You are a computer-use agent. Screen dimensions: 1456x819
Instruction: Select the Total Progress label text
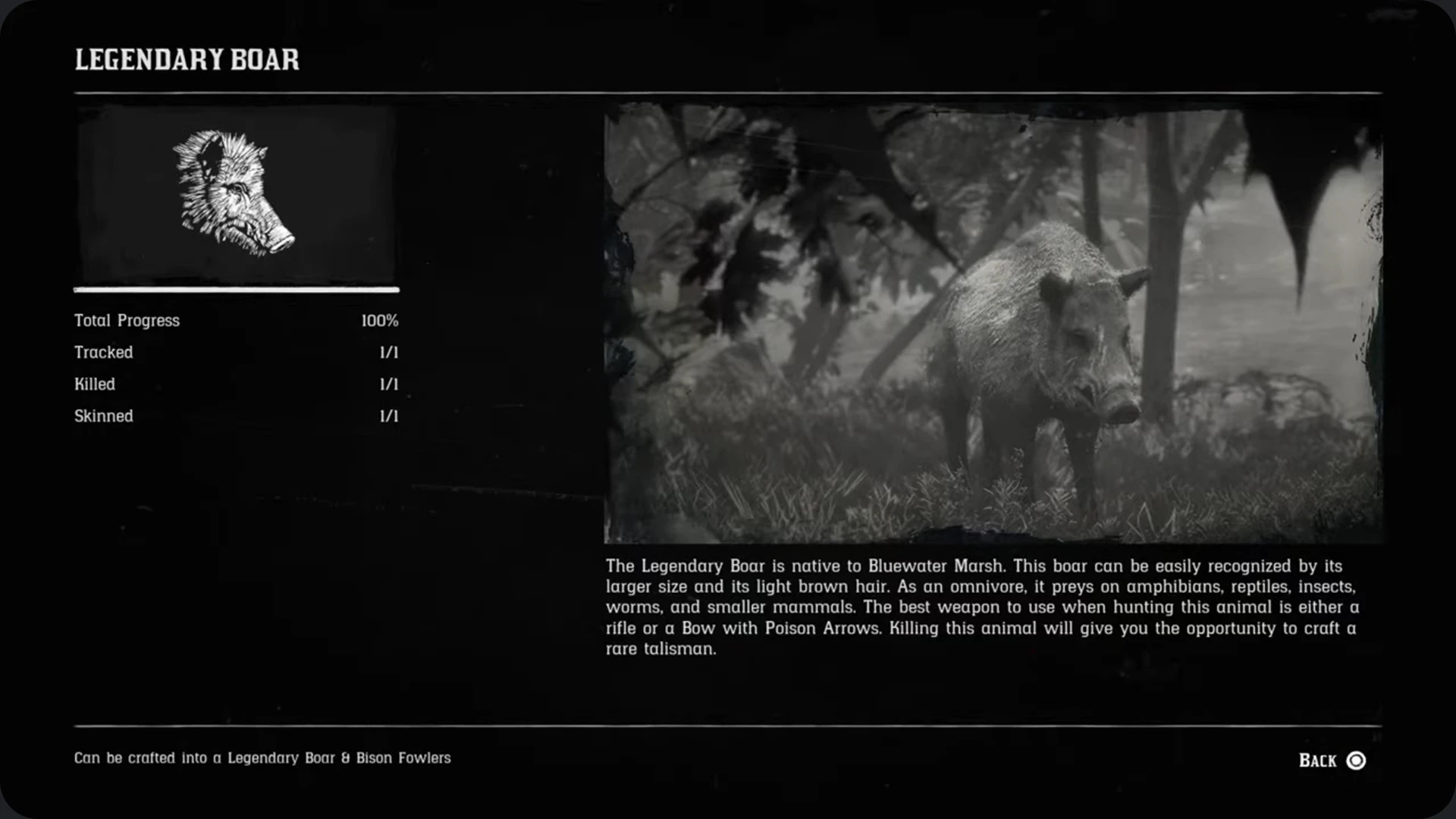click(x=126, y=320)
